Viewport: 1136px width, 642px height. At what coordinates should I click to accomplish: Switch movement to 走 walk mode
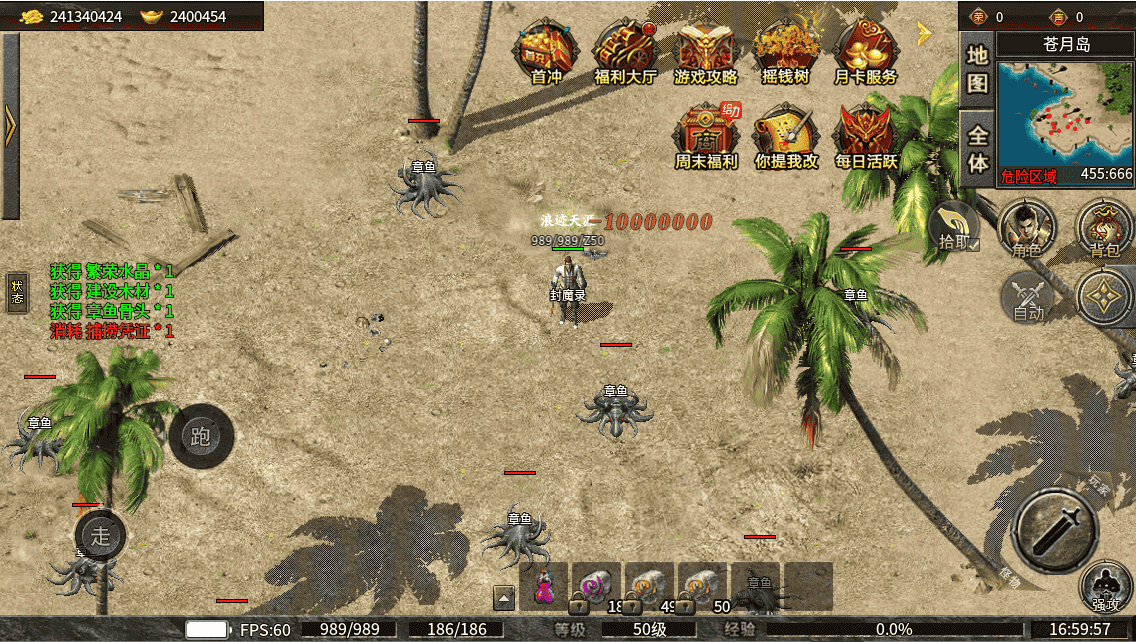point(100,535)
